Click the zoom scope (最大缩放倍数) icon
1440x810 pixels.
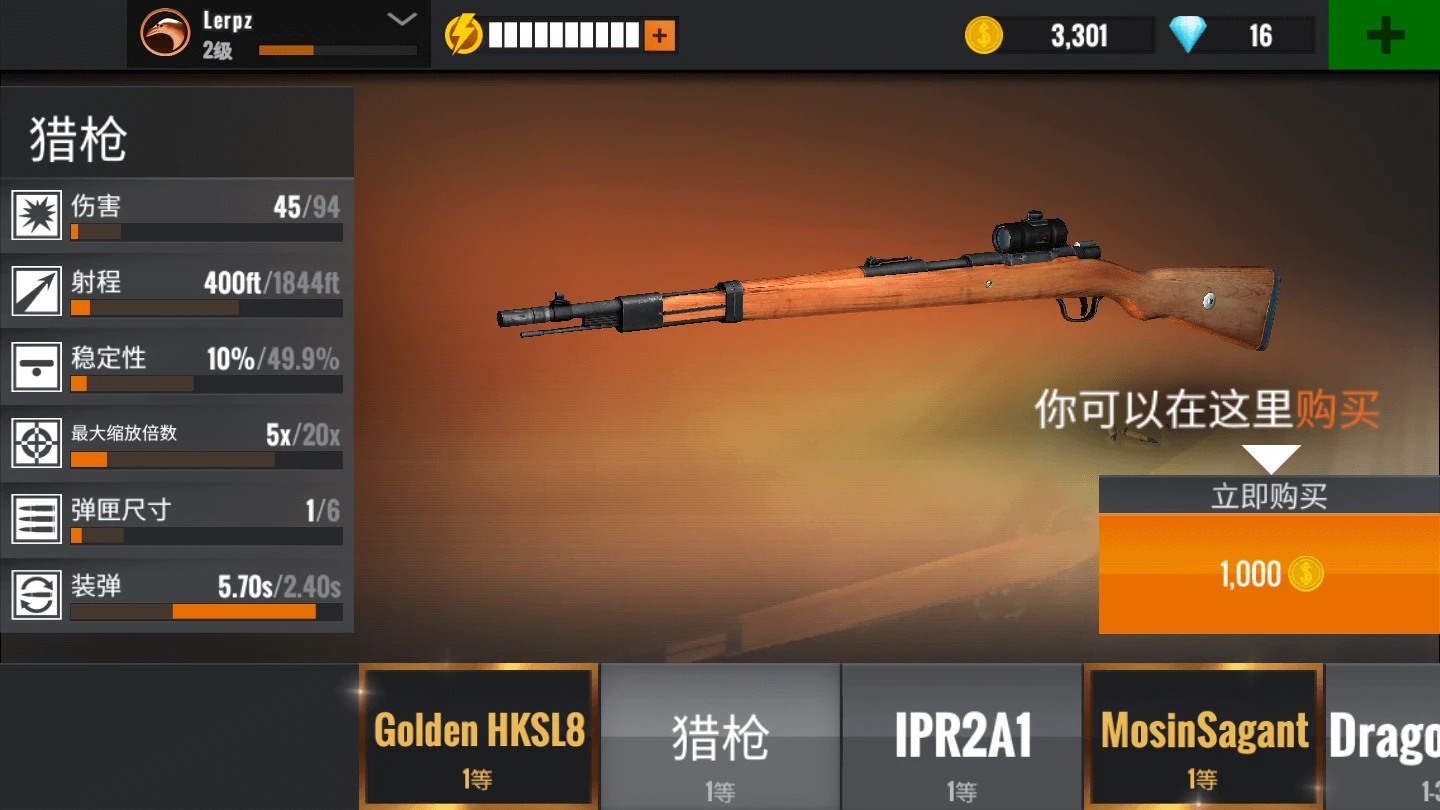[x=36, y=443]
